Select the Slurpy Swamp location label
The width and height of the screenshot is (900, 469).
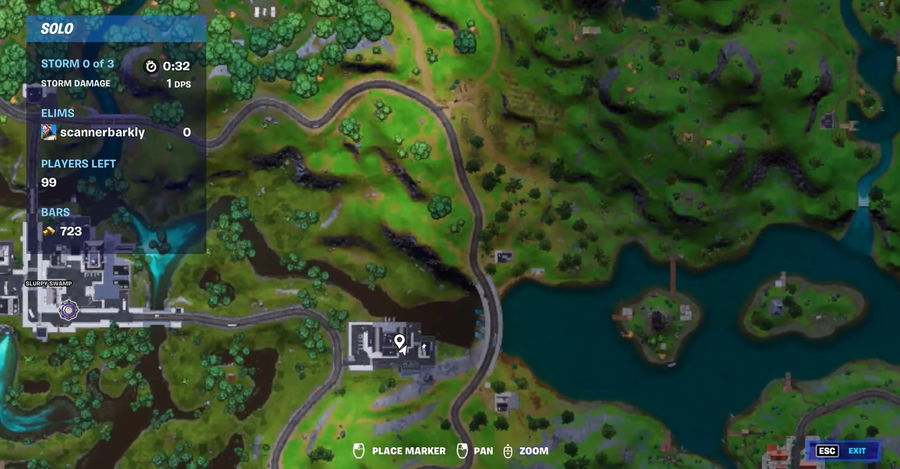coord(51,283)
